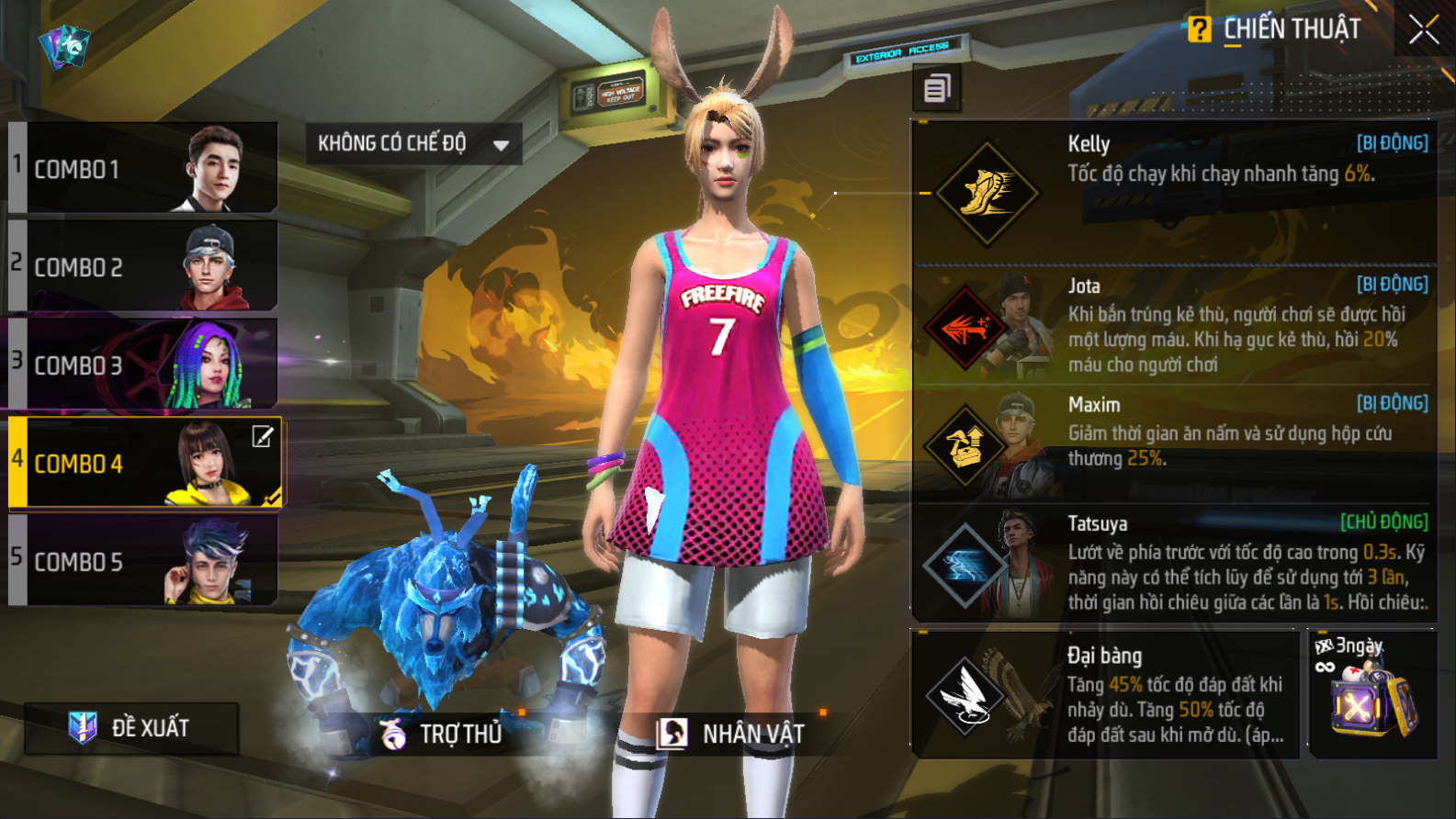Select the COMBO 1 preset
1456x819 pixels.
[144, 168]
